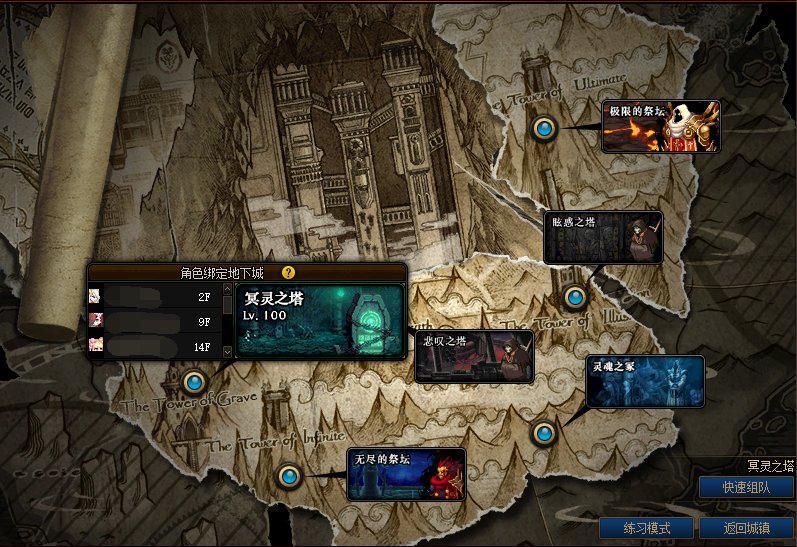The width and height of the screenshot is (797, 547).
Task: Select the character row at floor 2F
Action: coord(154,296)
